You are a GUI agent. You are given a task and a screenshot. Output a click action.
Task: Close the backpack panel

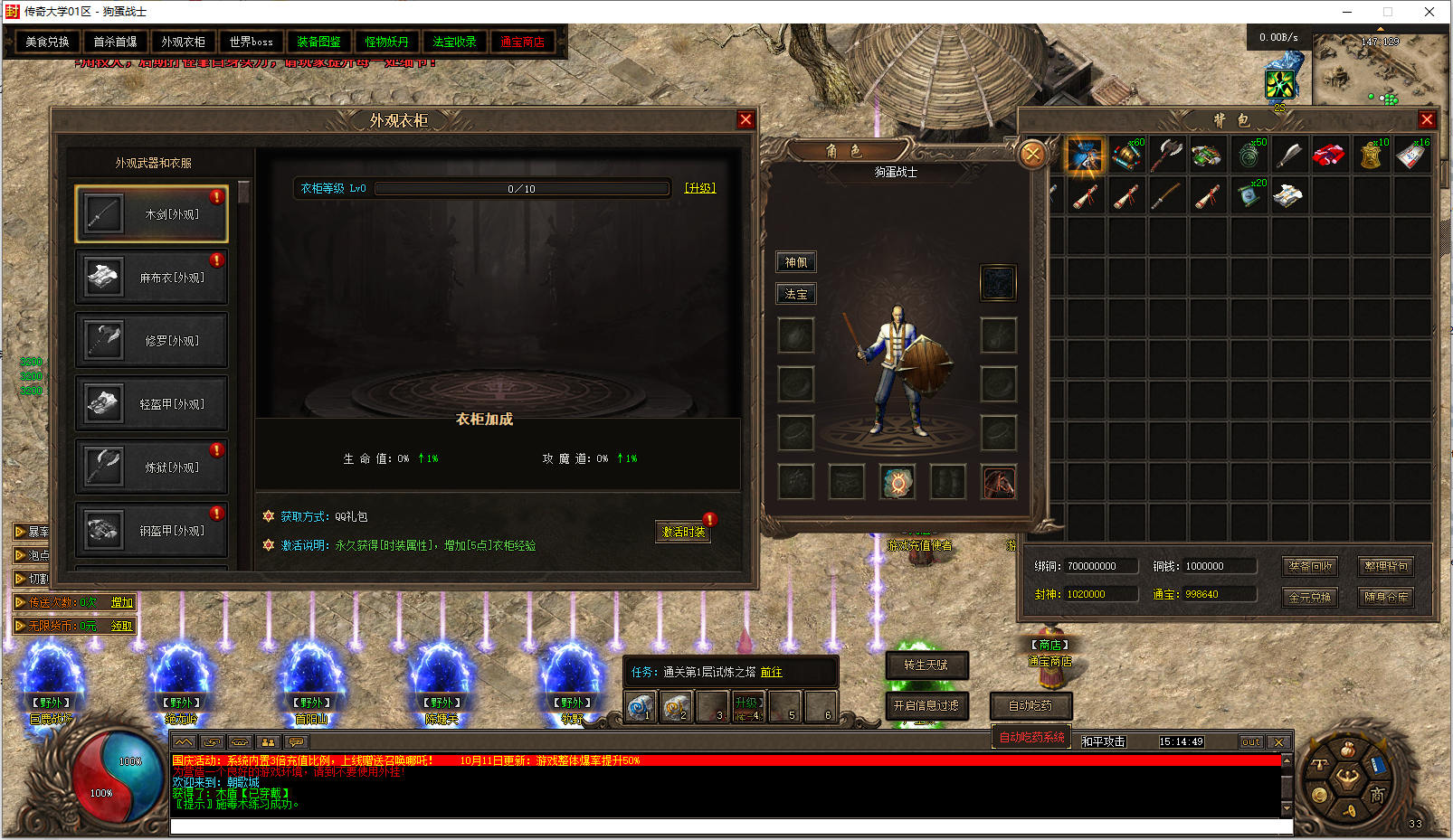pos(1427,119)
